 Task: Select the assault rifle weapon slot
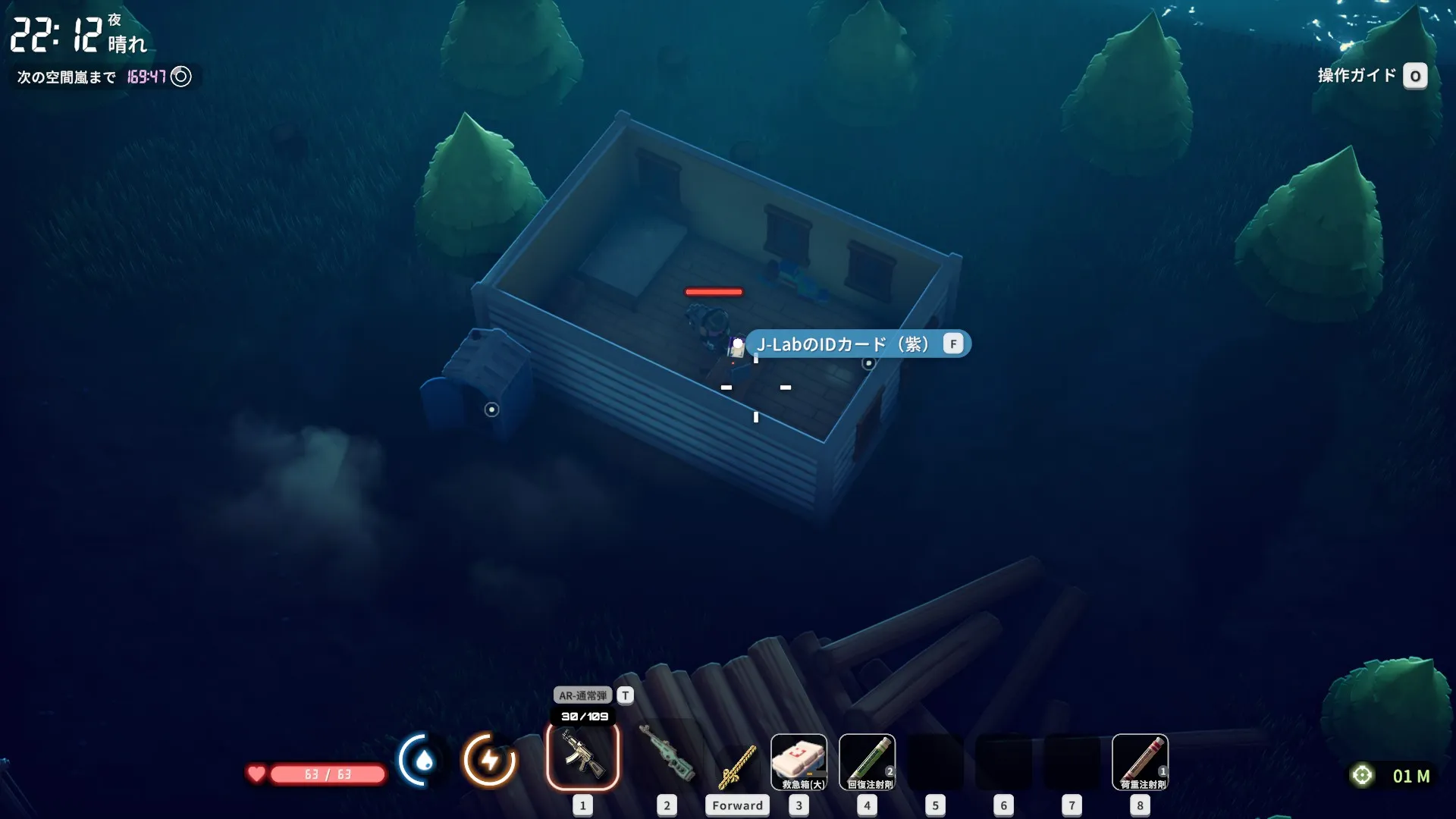click(582, 756)
